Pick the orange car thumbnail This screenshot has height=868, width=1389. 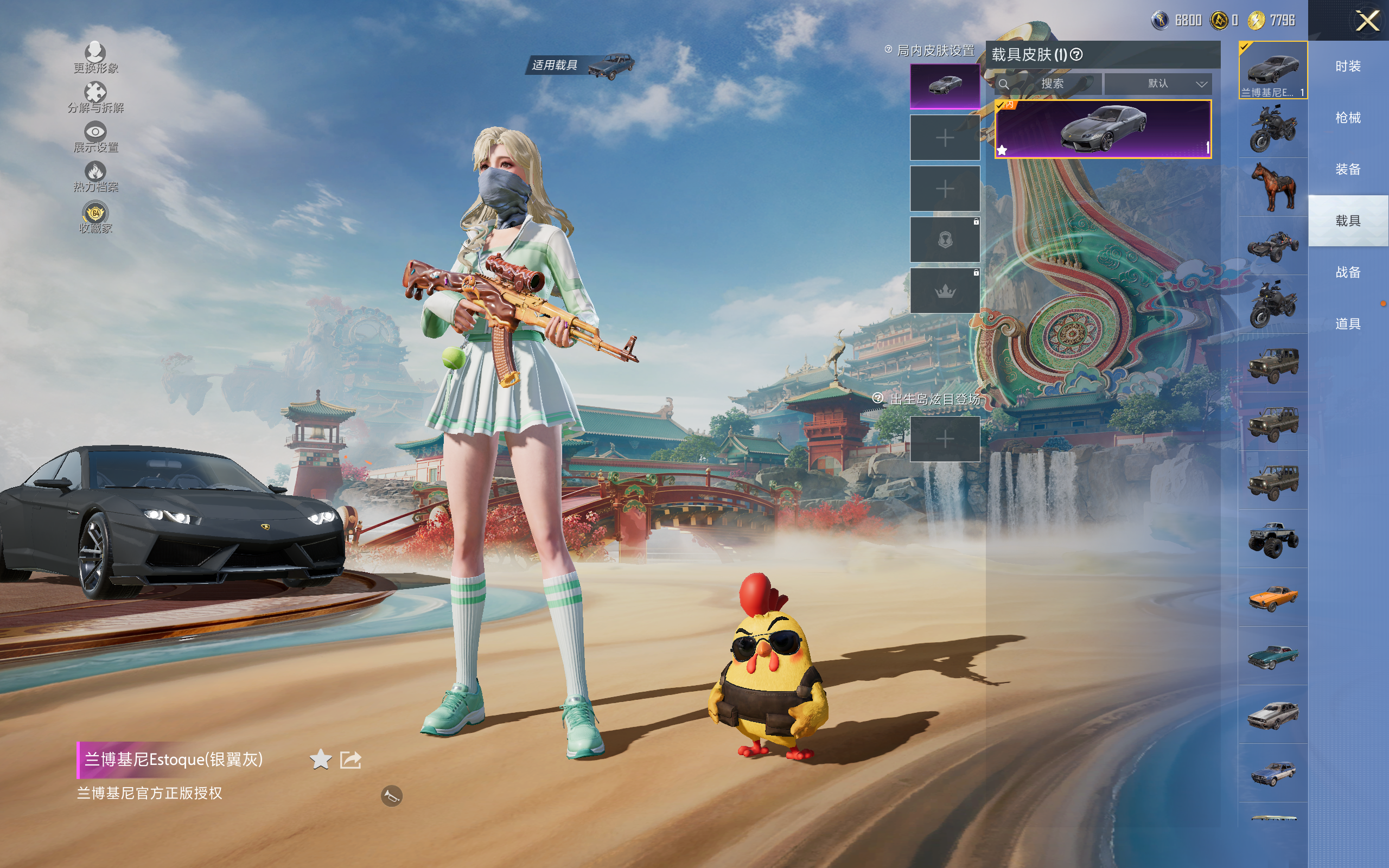click(1273, 598)
